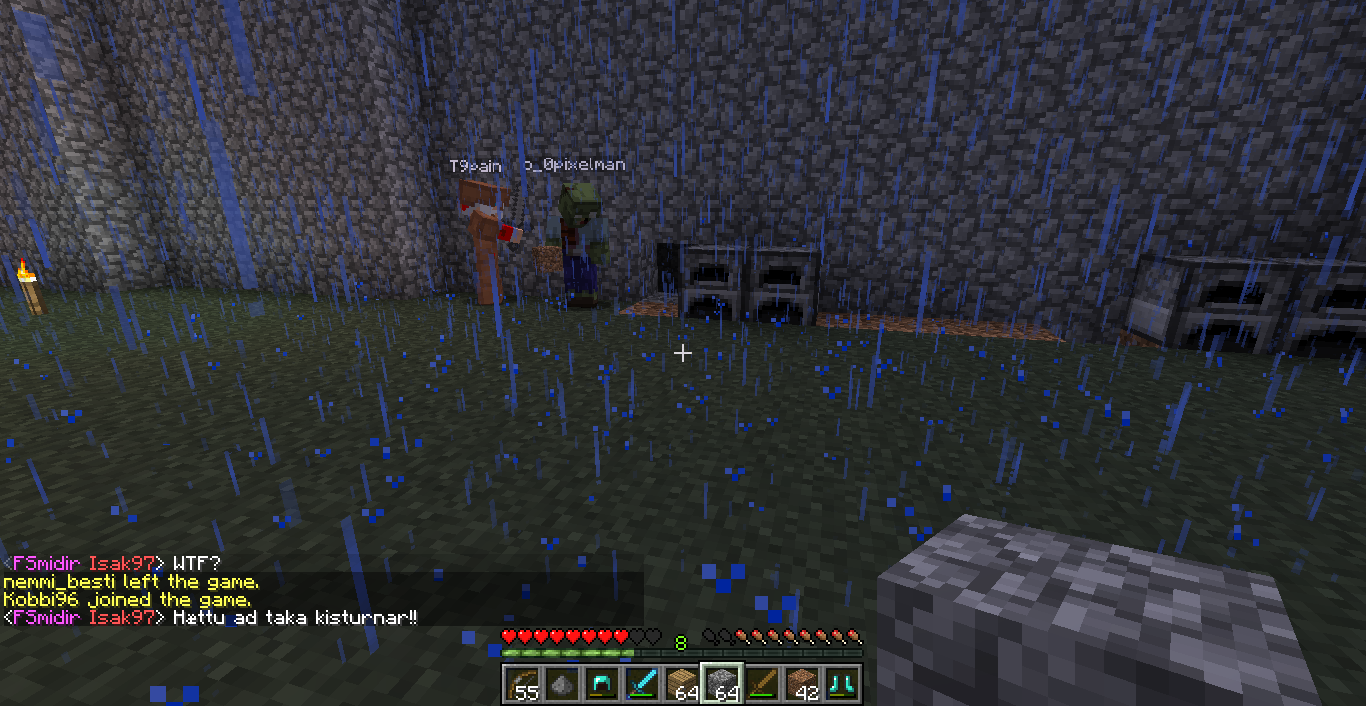Select the wooden planks stack
The height and width of the screenshot is (706, 1366).
click(x=681, y=684)
